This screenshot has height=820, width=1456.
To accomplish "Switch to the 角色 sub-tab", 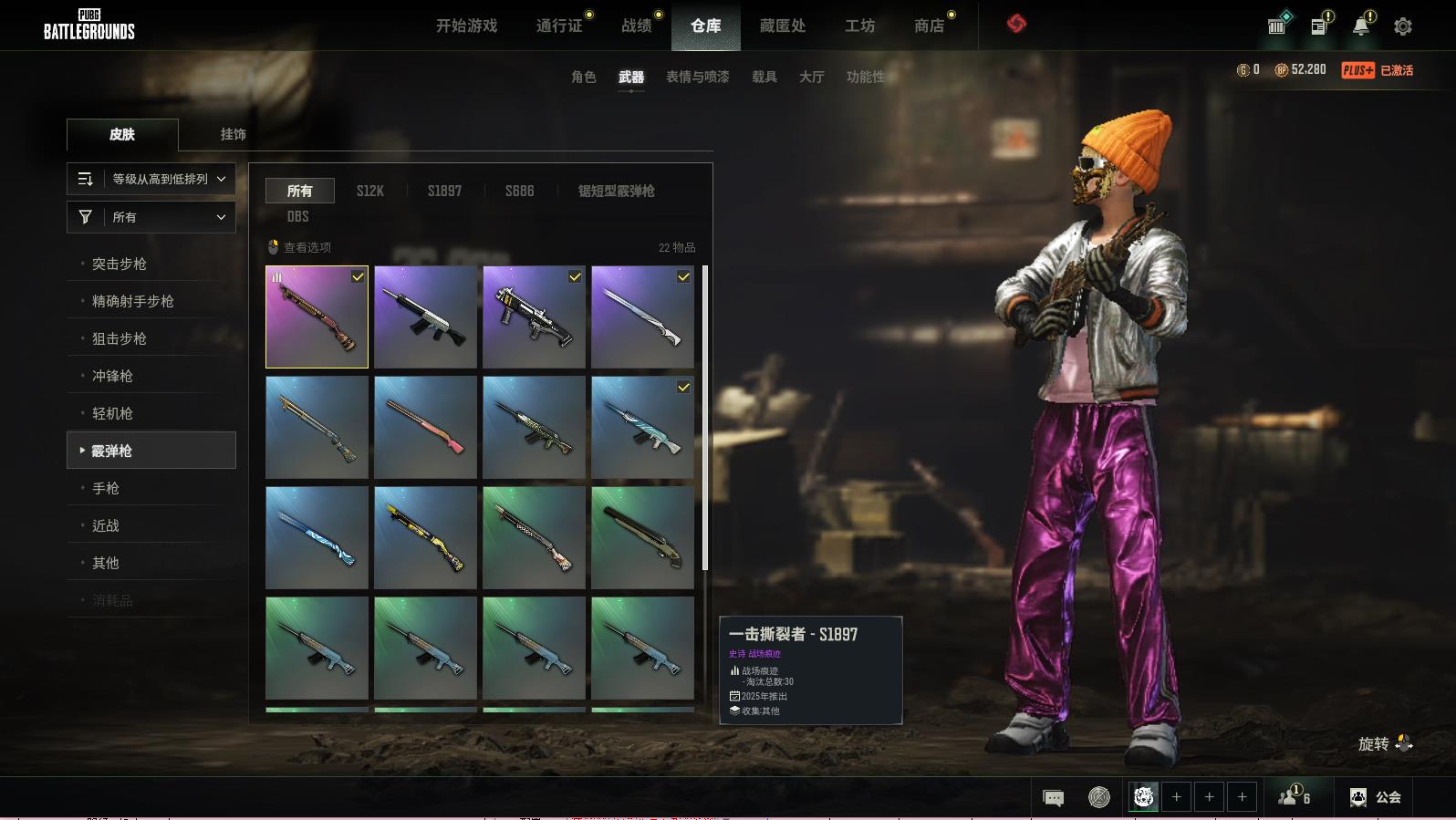I will point(583,77).
